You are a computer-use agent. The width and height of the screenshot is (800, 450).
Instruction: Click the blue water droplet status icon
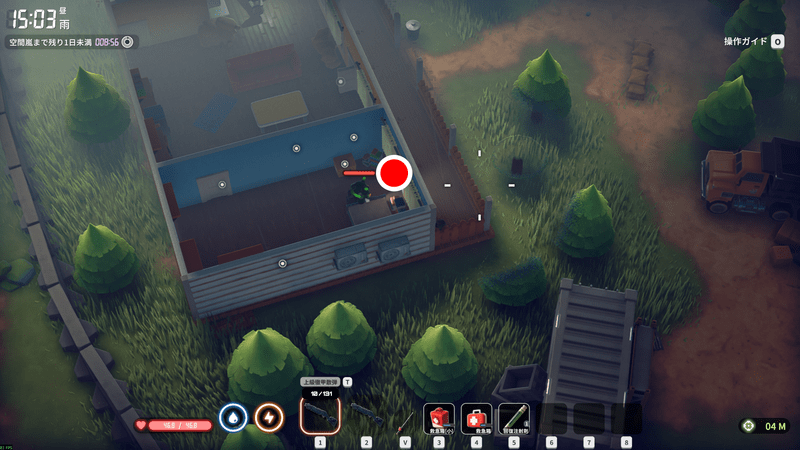[x=233, y=416]
